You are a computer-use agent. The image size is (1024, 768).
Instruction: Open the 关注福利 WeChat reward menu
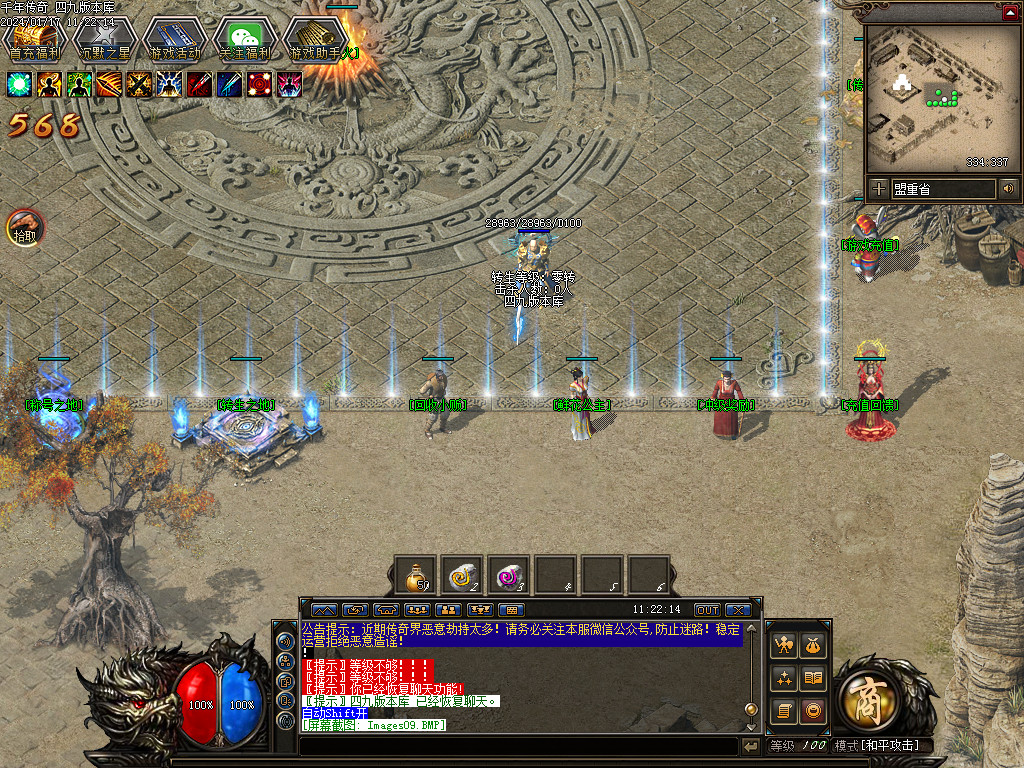[x=245, y=40]
